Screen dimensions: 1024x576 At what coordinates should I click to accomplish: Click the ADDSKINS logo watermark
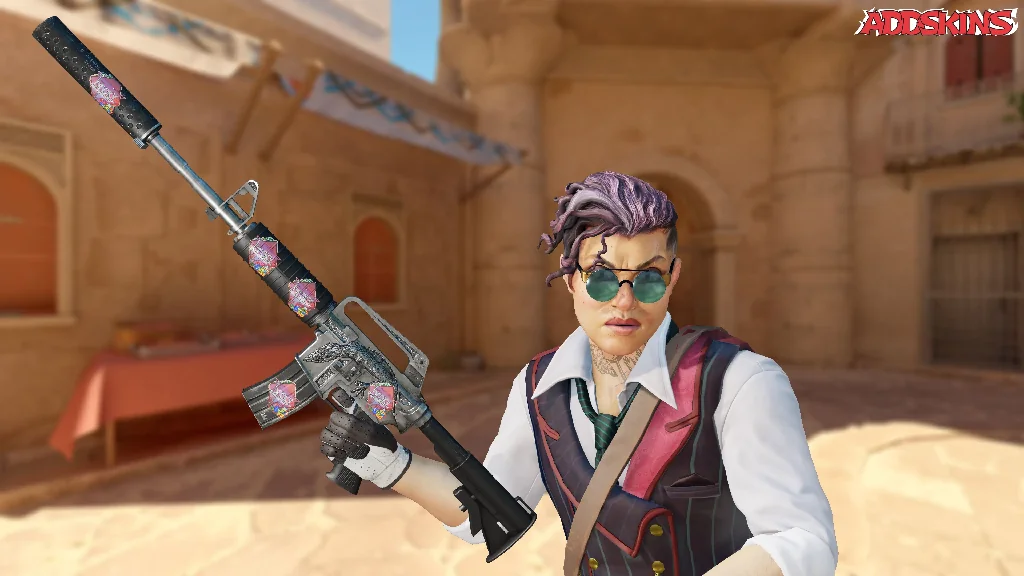coord(937,23)
